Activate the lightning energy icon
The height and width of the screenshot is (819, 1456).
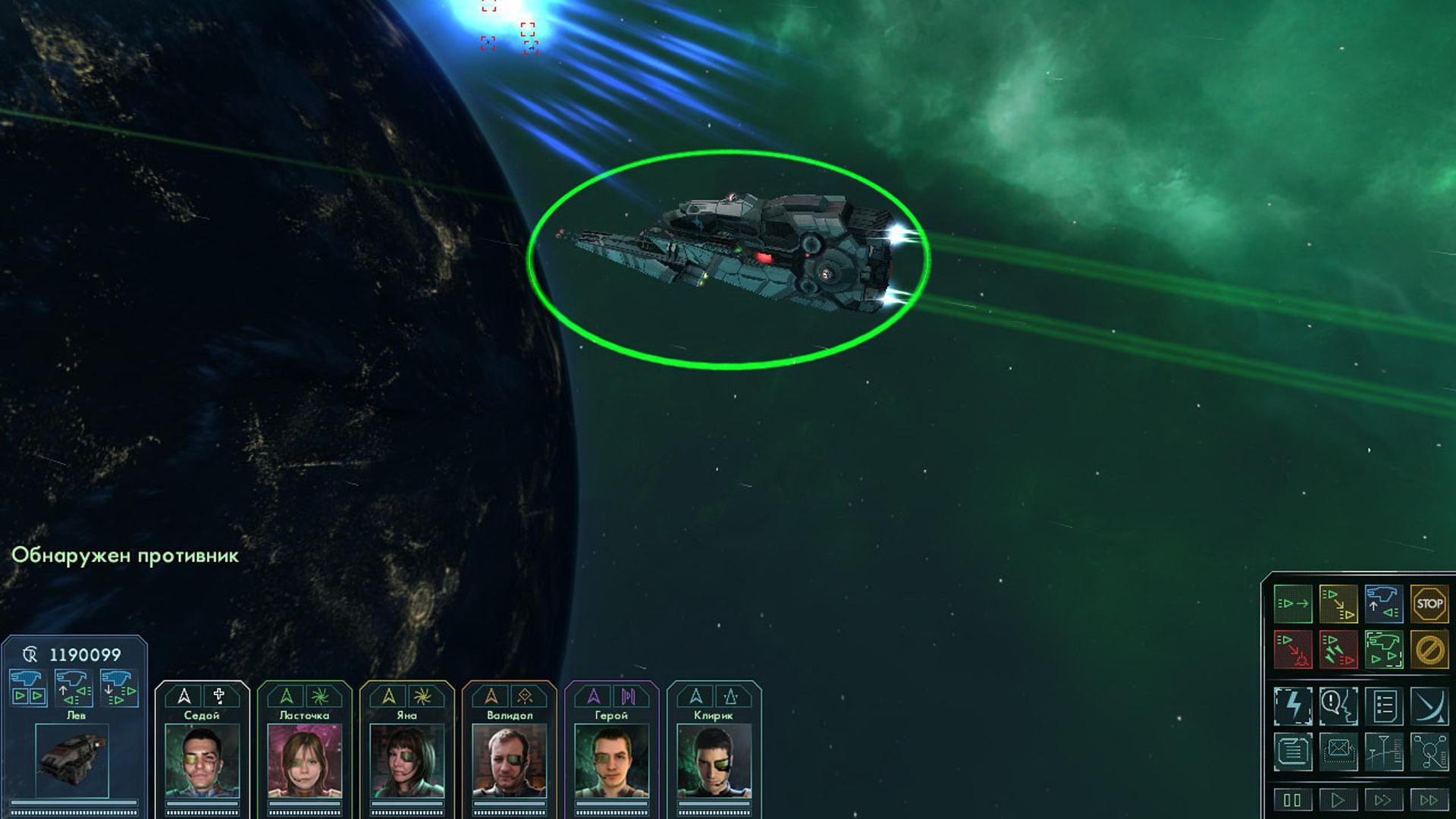(1294, 705)
